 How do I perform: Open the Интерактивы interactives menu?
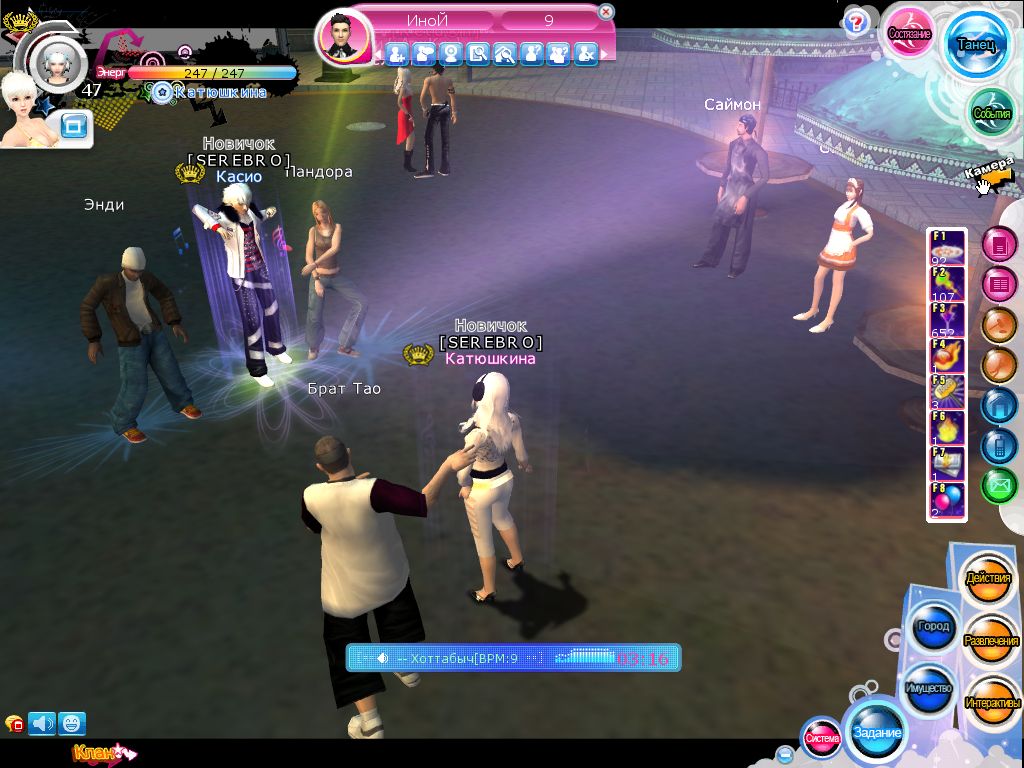[992, 702]
